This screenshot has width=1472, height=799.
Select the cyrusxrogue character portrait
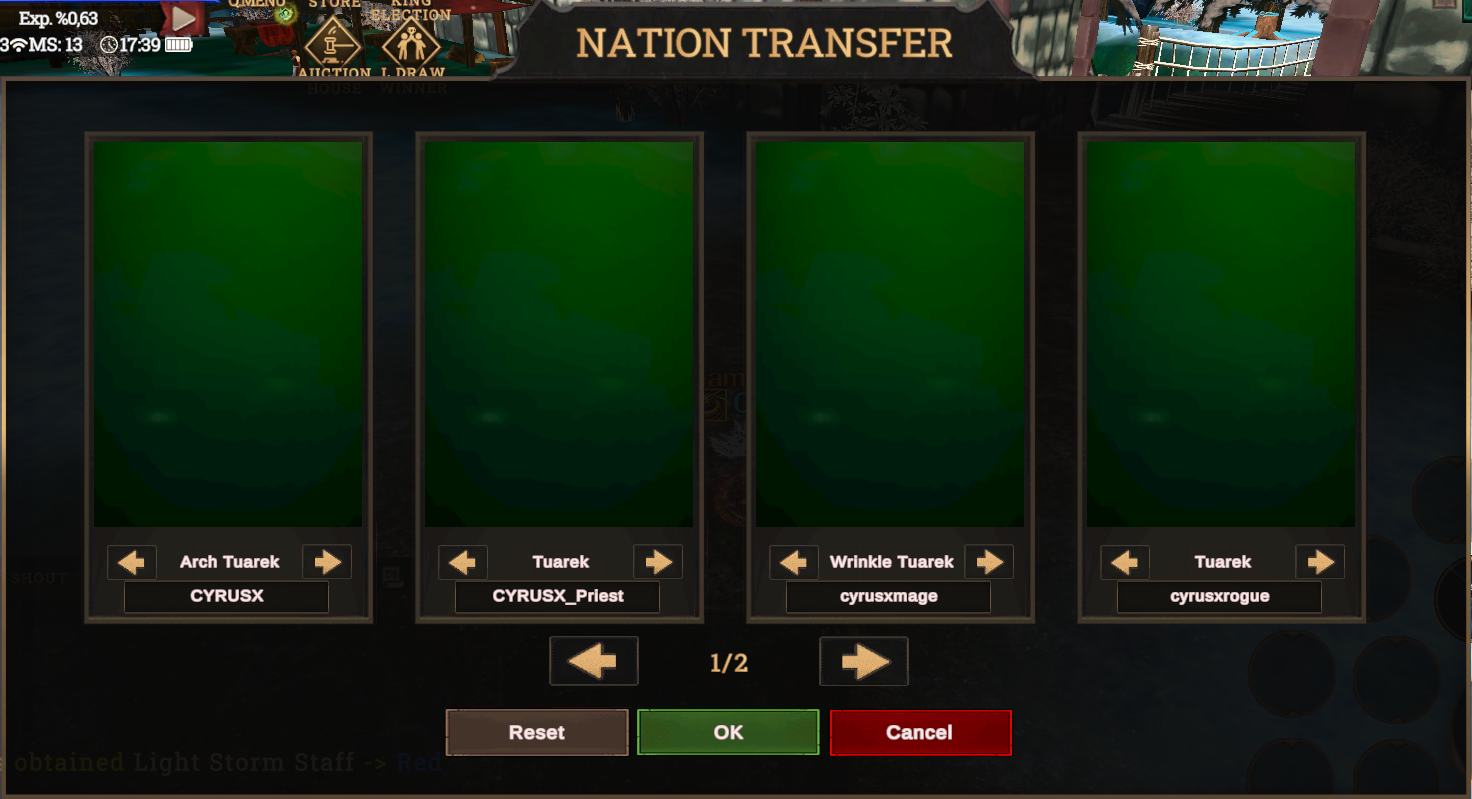click(x=1219, y=335)
